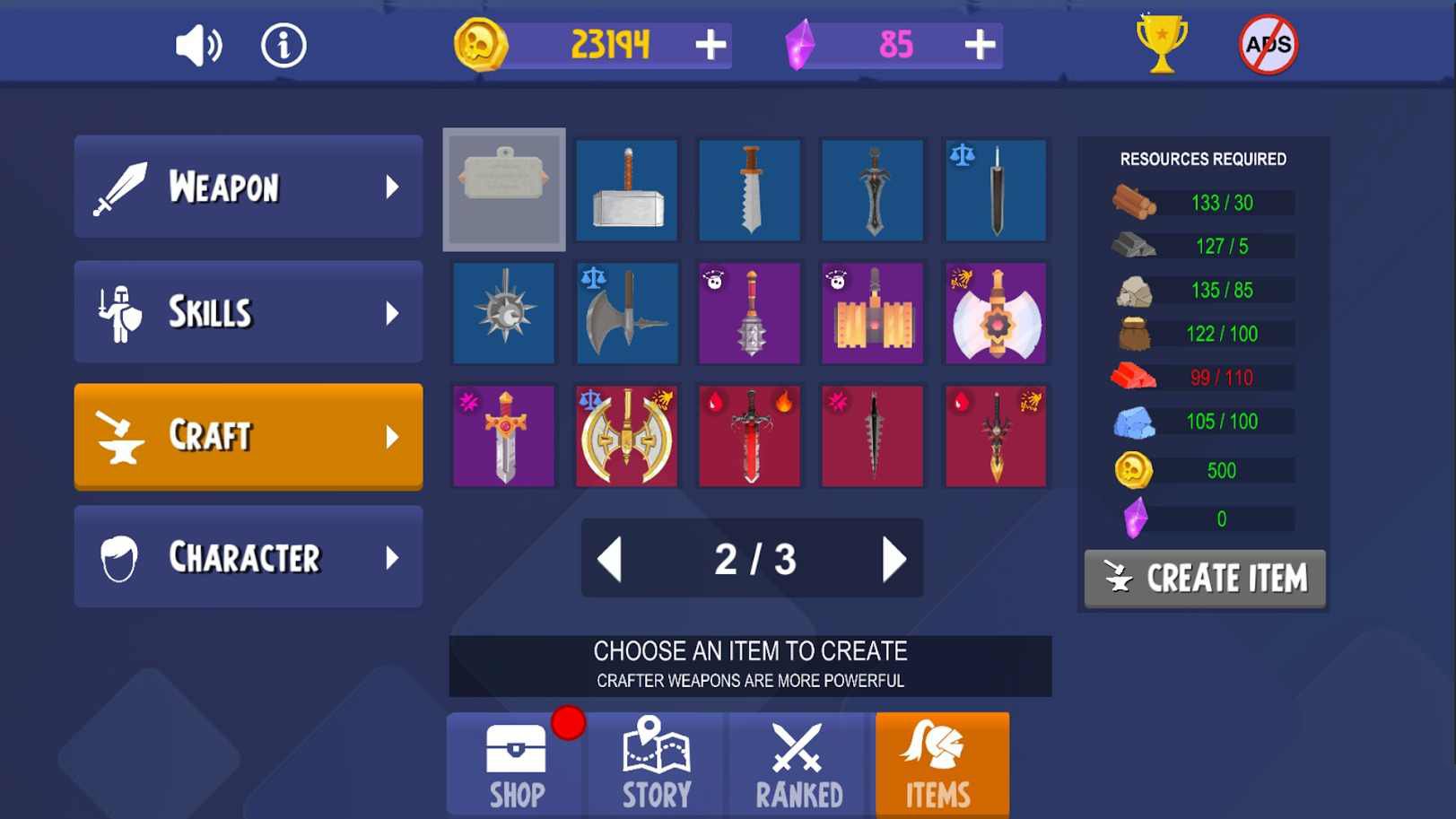Choose the spiked mace ball recipe
This screenshot has width=1456, height=819.
pos(504,313)
